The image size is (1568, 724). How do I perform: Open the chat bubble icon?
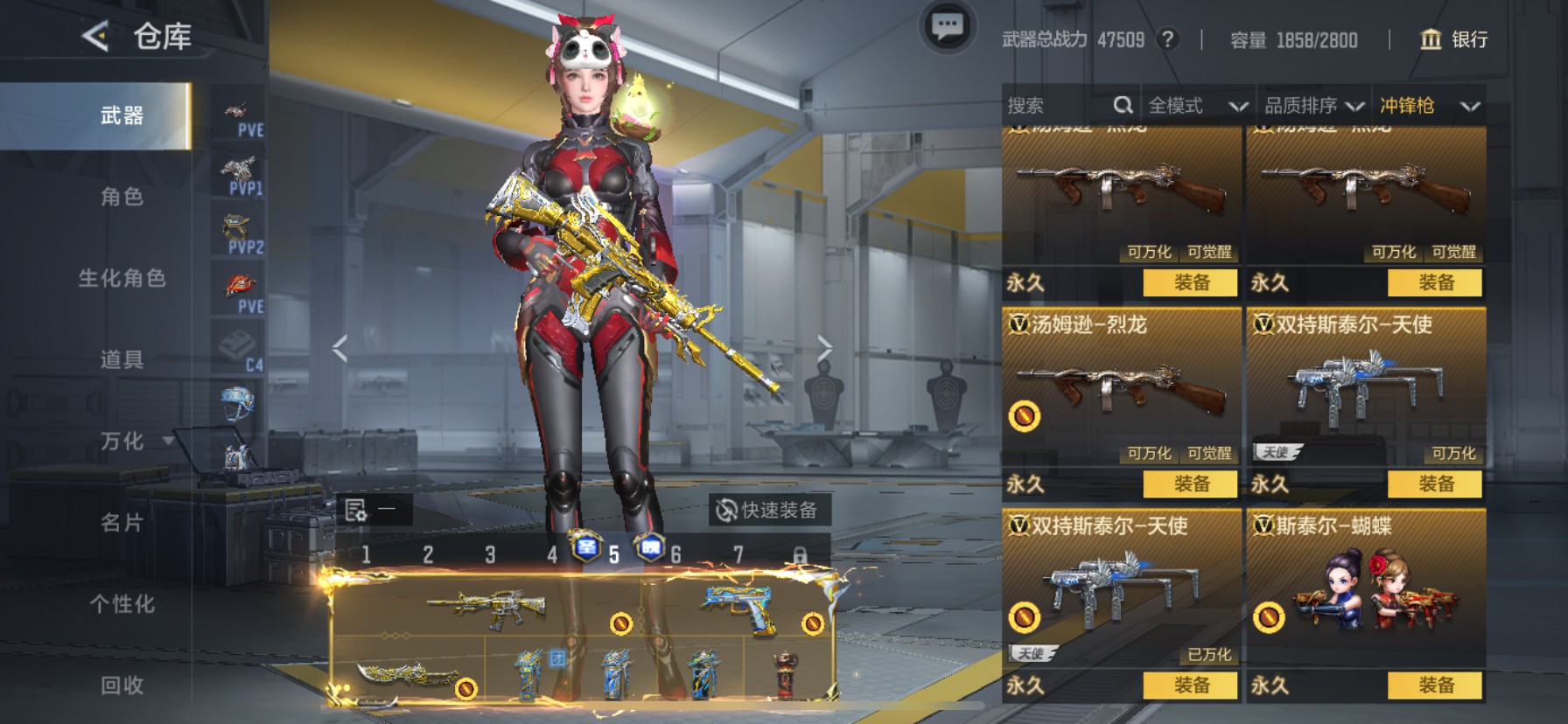tap(947, 27)
